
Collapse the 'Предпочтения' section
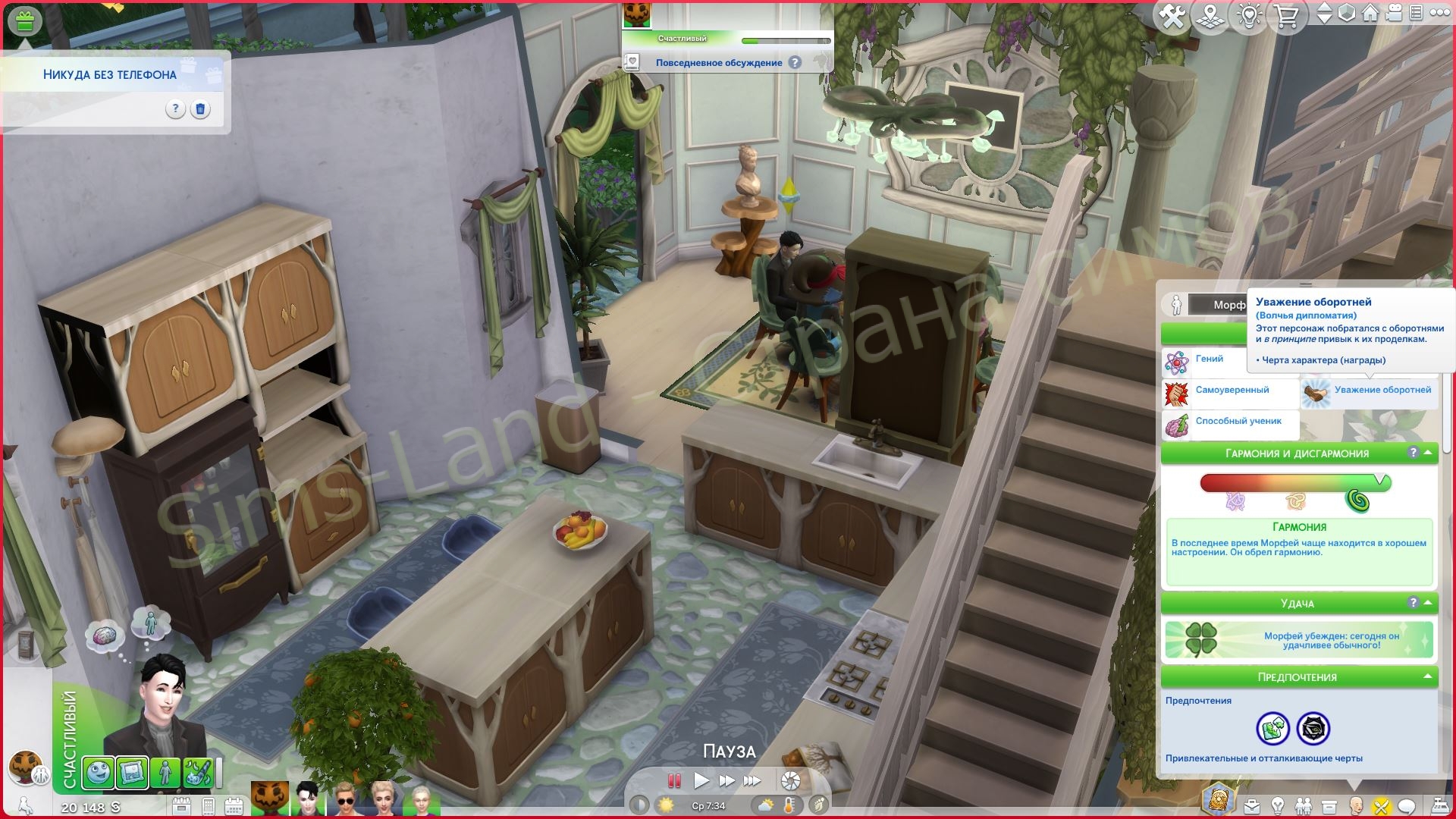1428,676
